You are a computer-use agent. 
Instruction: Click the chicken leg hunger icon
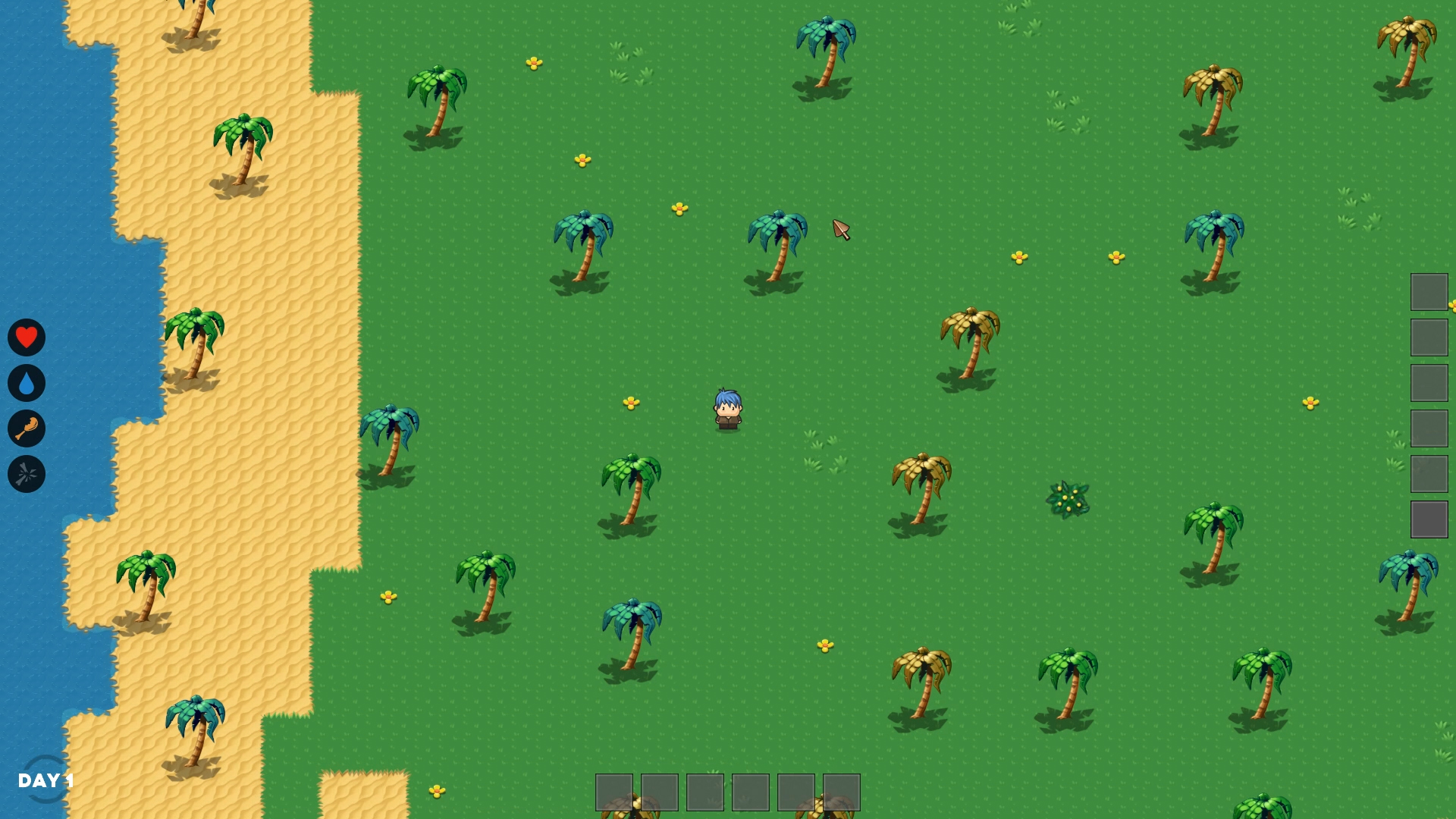coord(26,429)
